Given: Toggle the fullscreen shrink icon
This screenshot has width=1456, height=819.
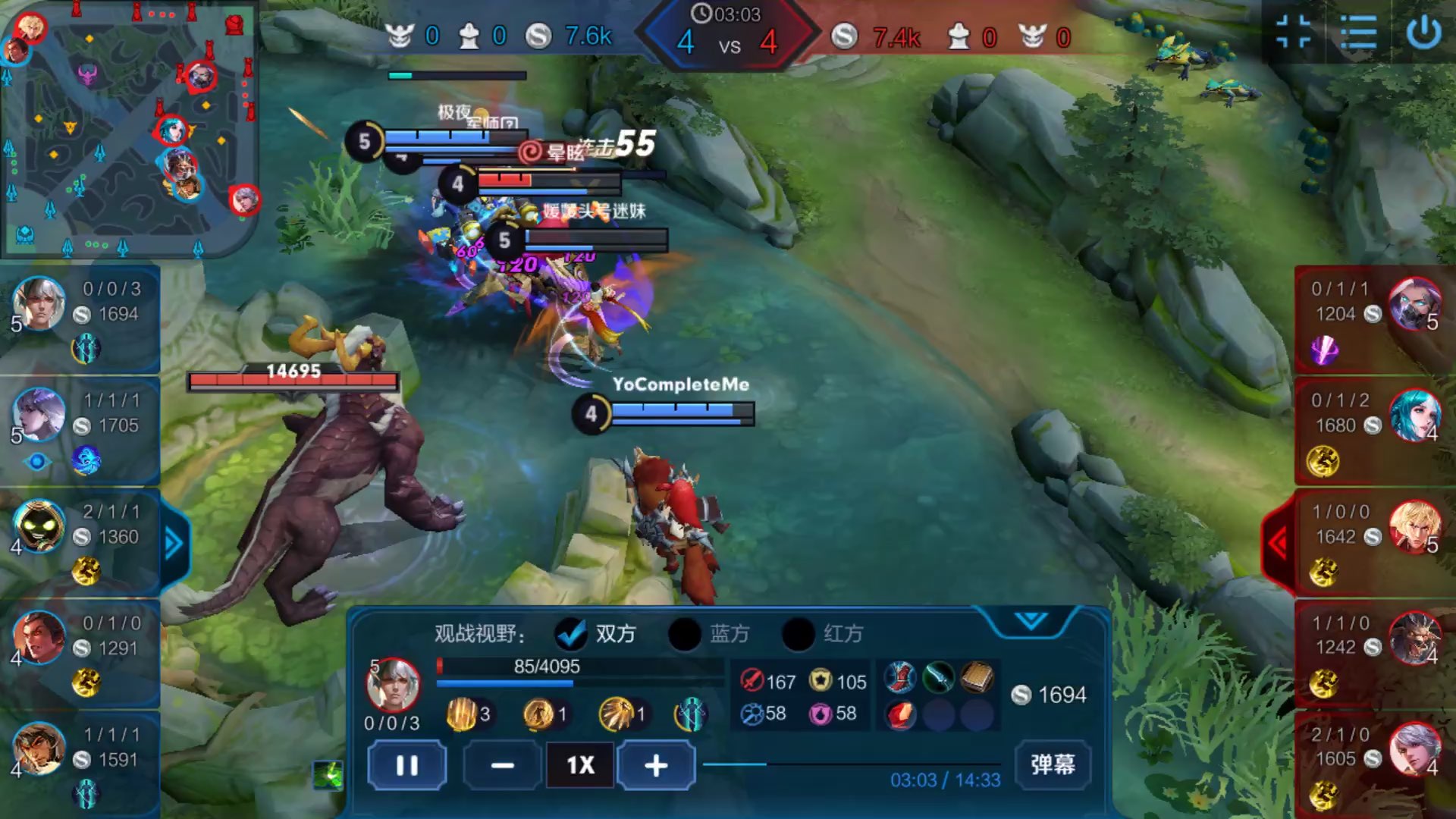Looking at the screenshot, I should [1294, 33].
